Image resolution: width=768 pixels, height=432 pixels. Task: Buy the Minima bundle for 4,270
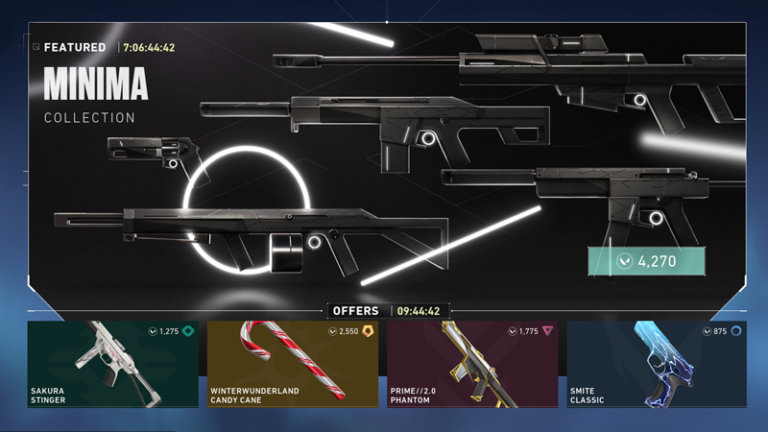pyautogui.click(x=647, y=261)
